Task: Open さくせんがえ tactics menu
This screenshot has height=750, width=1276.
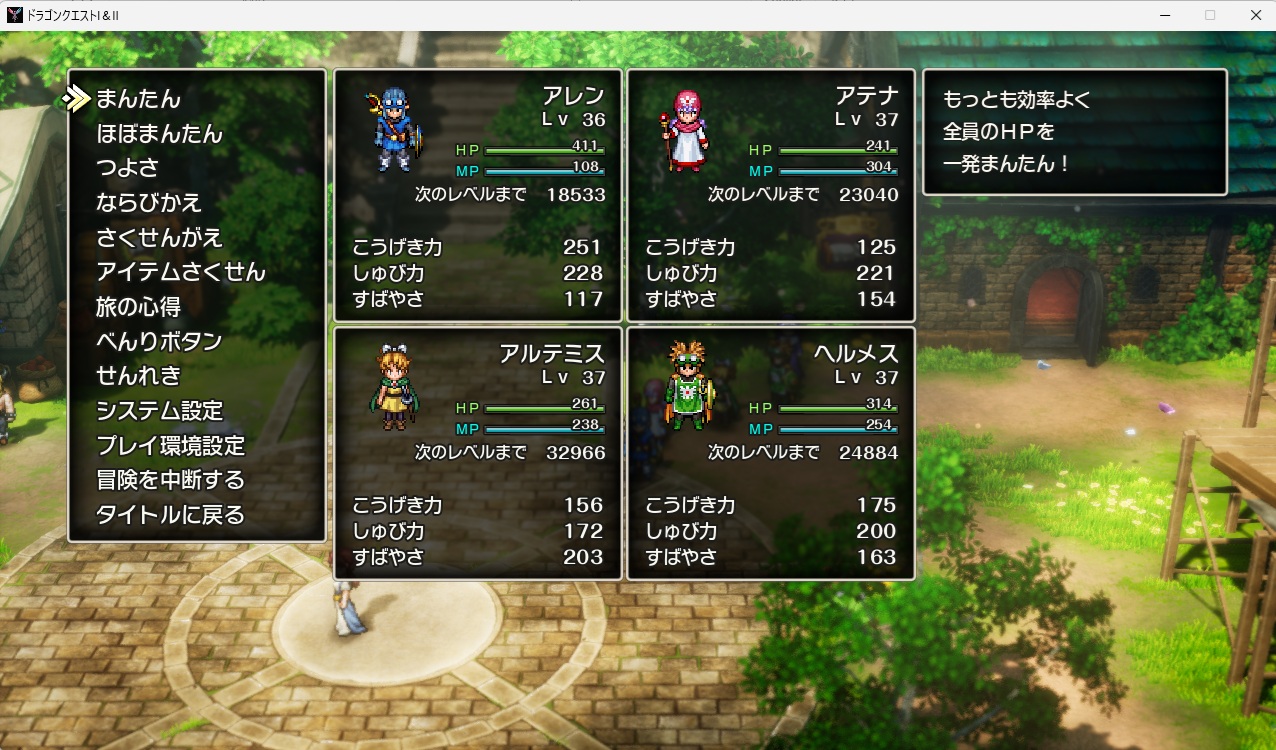Action: coord(159,238)
